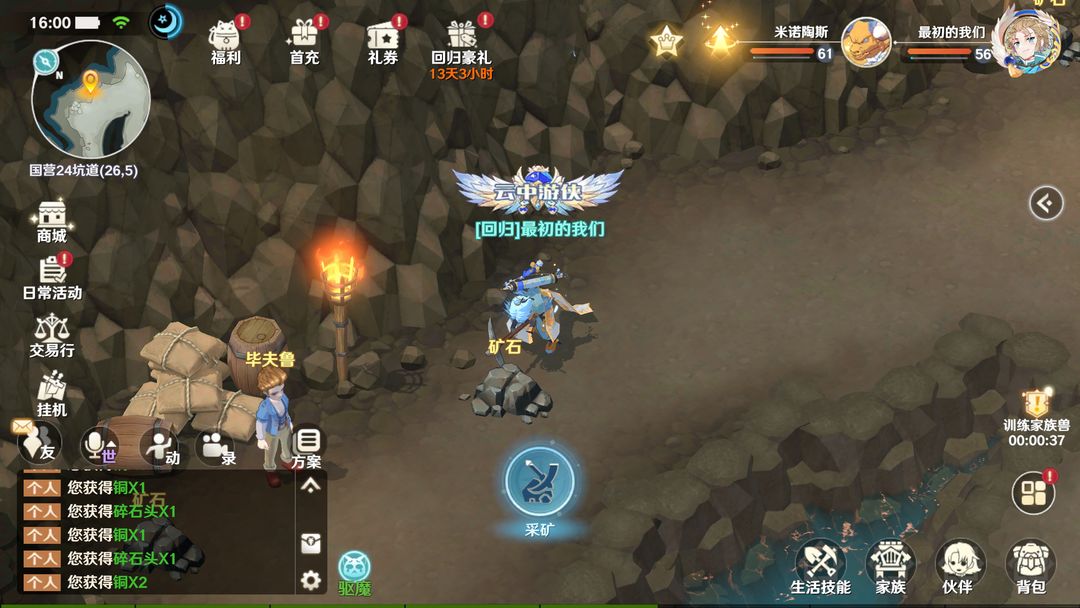Open the 回归豪礼 return gift event
Image resolution: width=1080 pixels, height=608 pixels.
click(x=461, y=44)
